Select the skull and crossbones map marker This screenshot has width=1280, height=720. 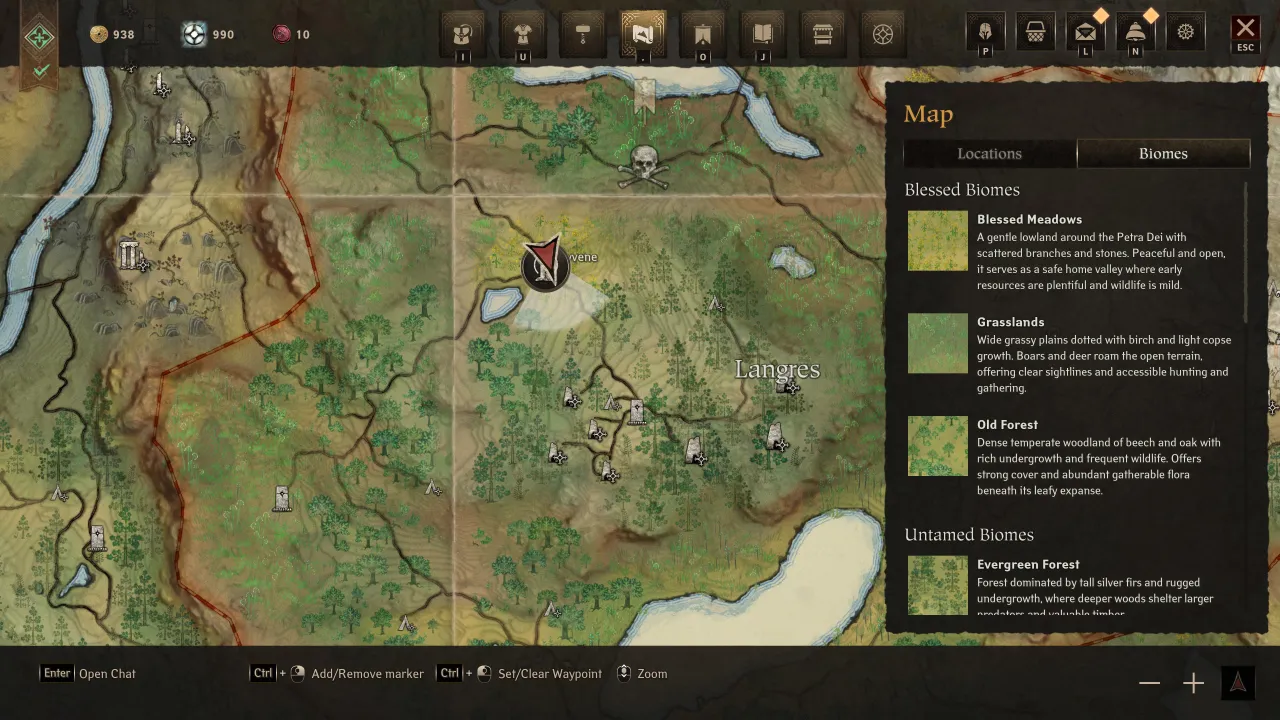(x=643, y=166)
